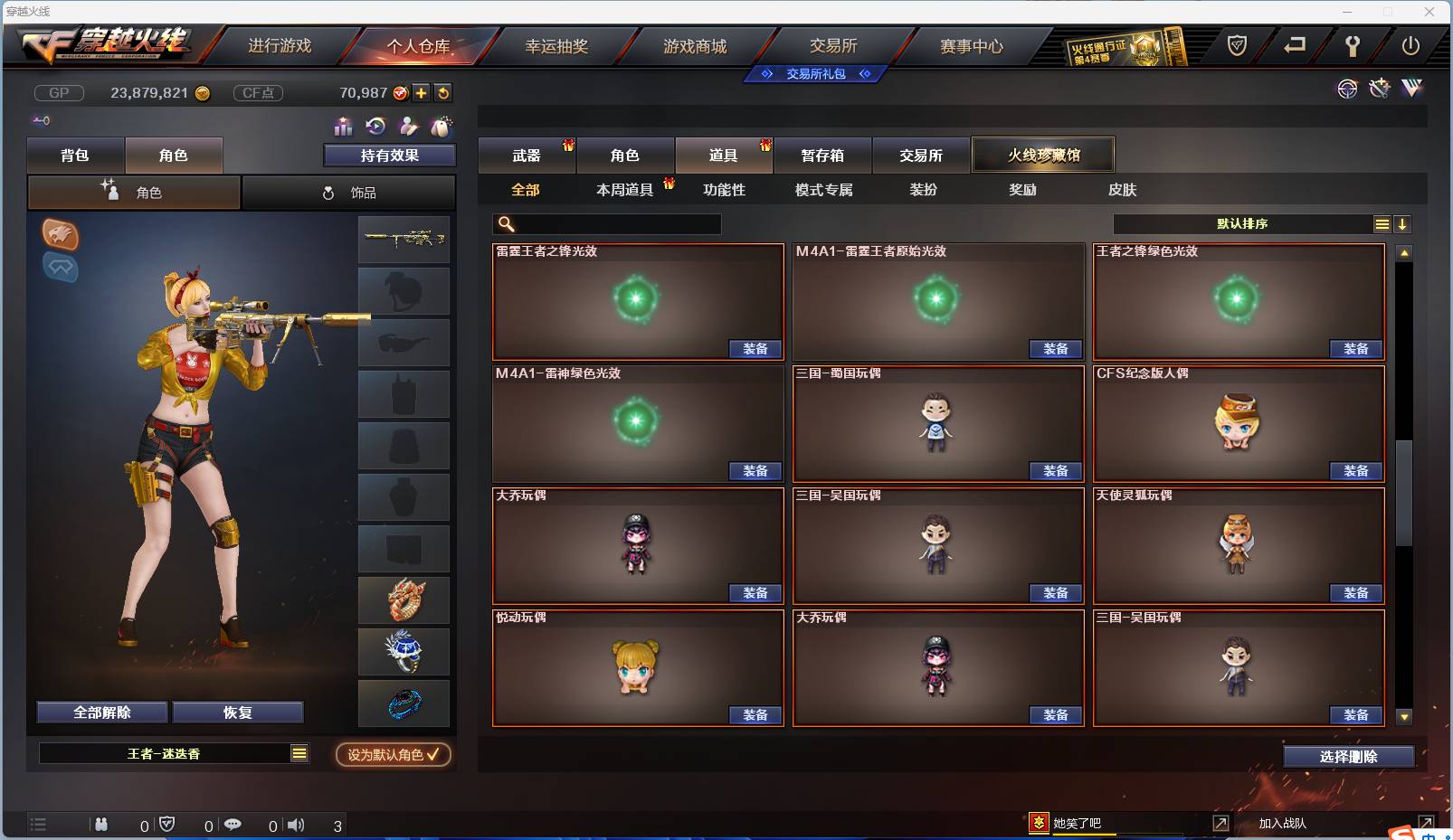Screen dimensions: 1453x840
Task: Click the sort direction down-arrow beside 默认排序
Action: point(1403,222)
